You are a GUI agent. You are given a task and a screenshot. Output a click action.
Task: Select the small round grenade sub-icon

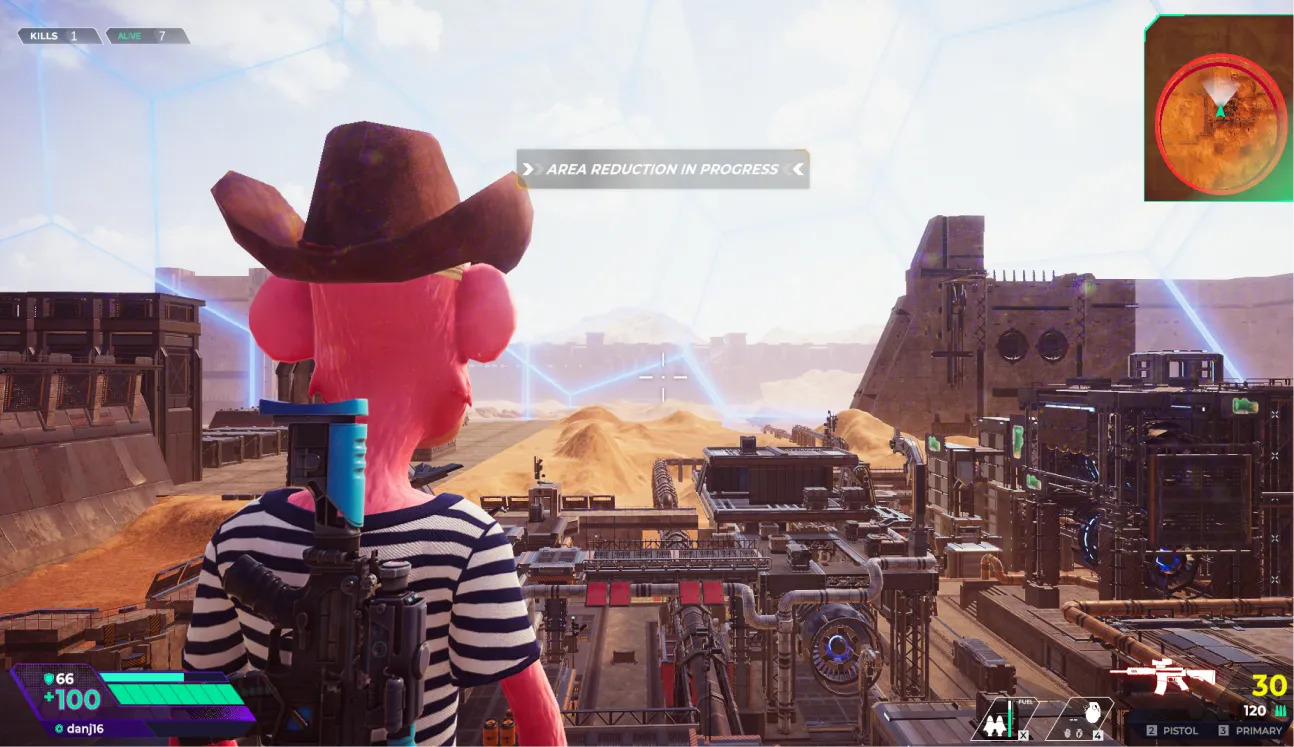1079,733
